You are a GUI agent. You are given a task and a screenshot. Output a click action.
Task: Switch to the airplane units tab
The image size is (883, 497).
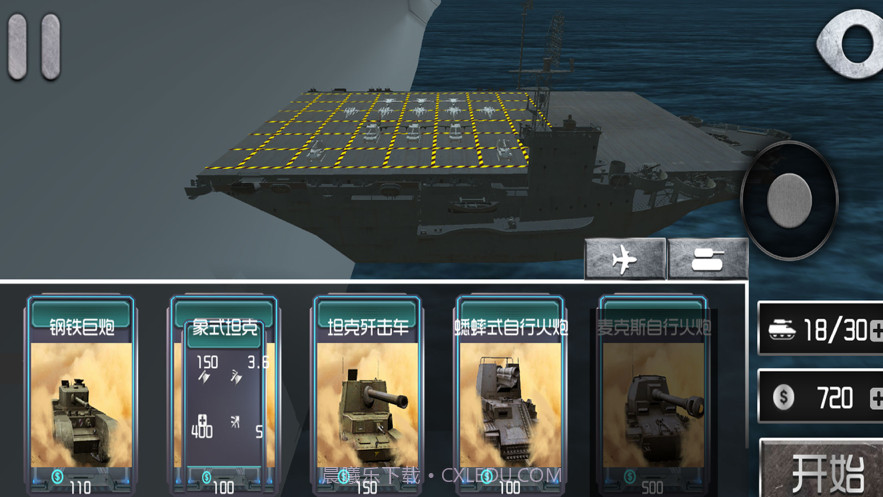(625, 259)
